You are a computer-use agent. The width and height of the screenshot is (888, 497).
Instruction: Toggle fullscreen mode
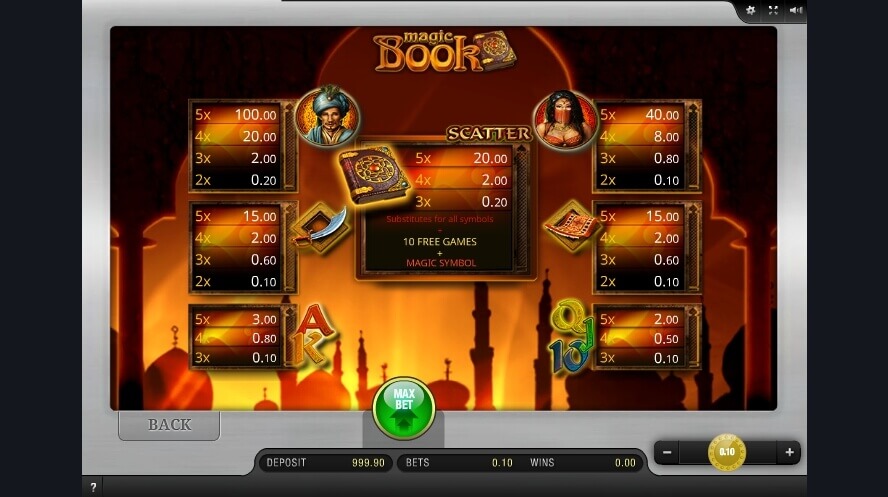coord(773,10)
